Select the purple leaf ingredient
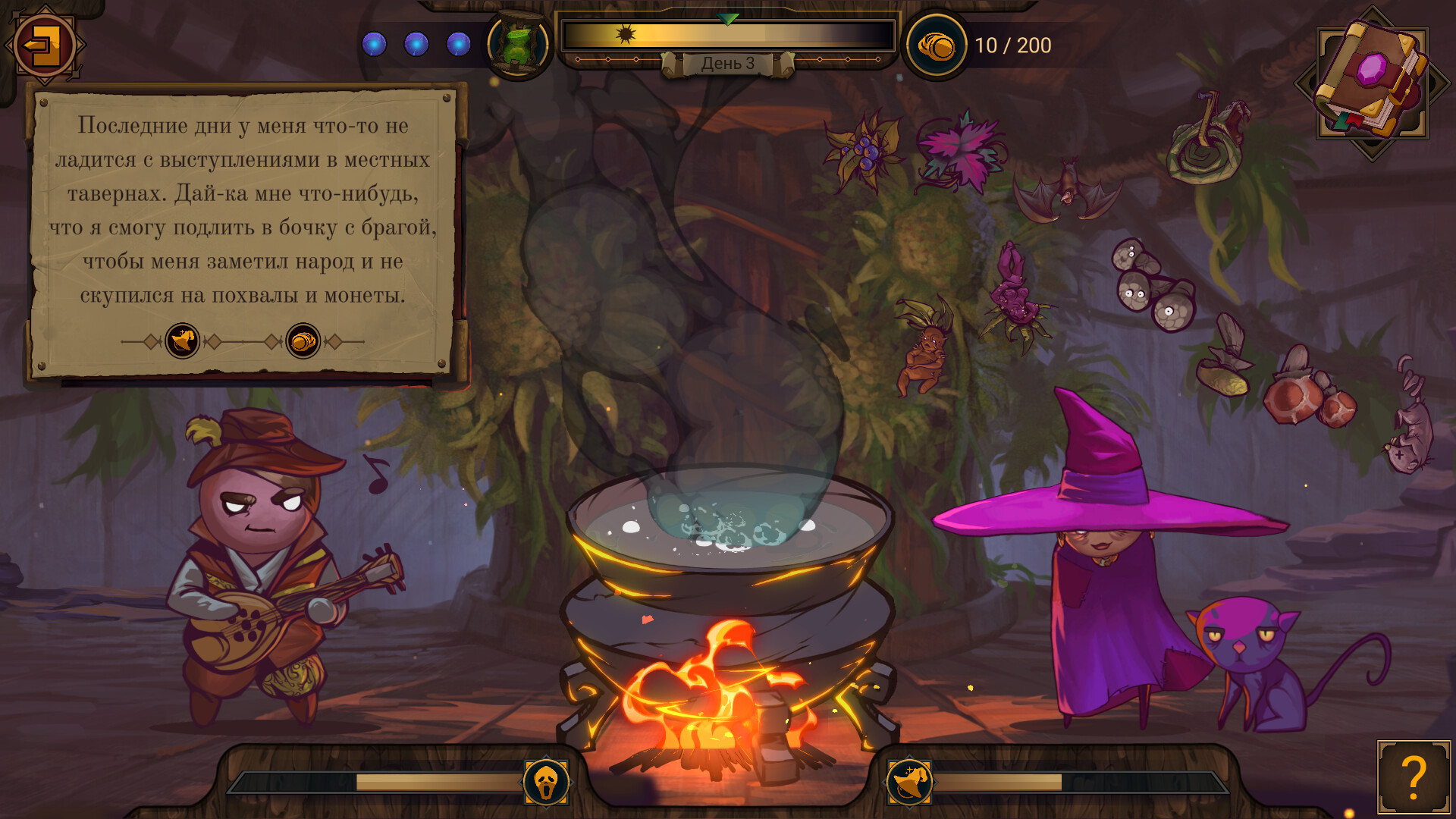 pos(959,152)
